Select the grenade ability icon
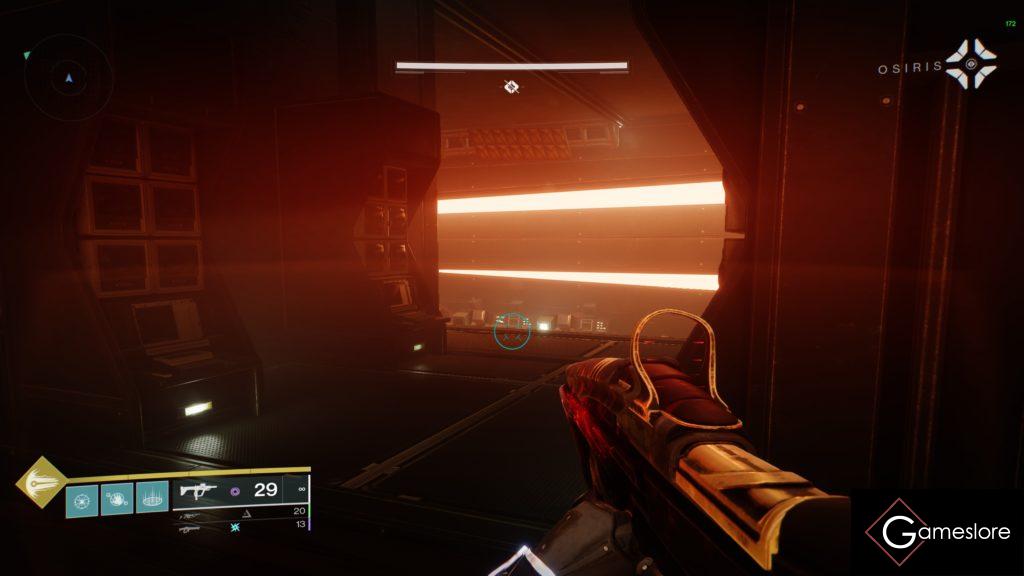 pyautogui.click(x=83, y=498)
